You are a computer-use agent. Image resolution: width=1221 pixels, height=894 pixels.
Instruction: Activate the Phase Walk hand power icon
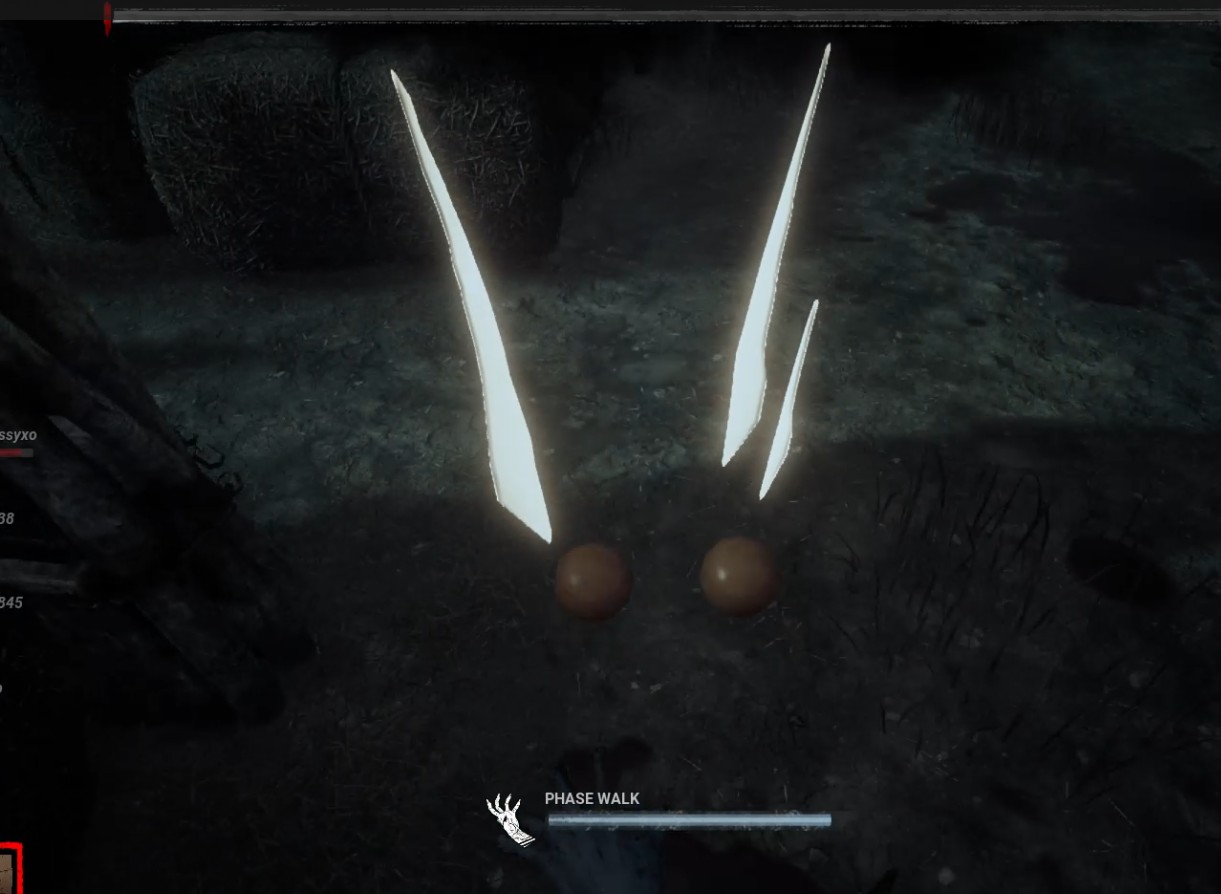(x=509, y=819)
